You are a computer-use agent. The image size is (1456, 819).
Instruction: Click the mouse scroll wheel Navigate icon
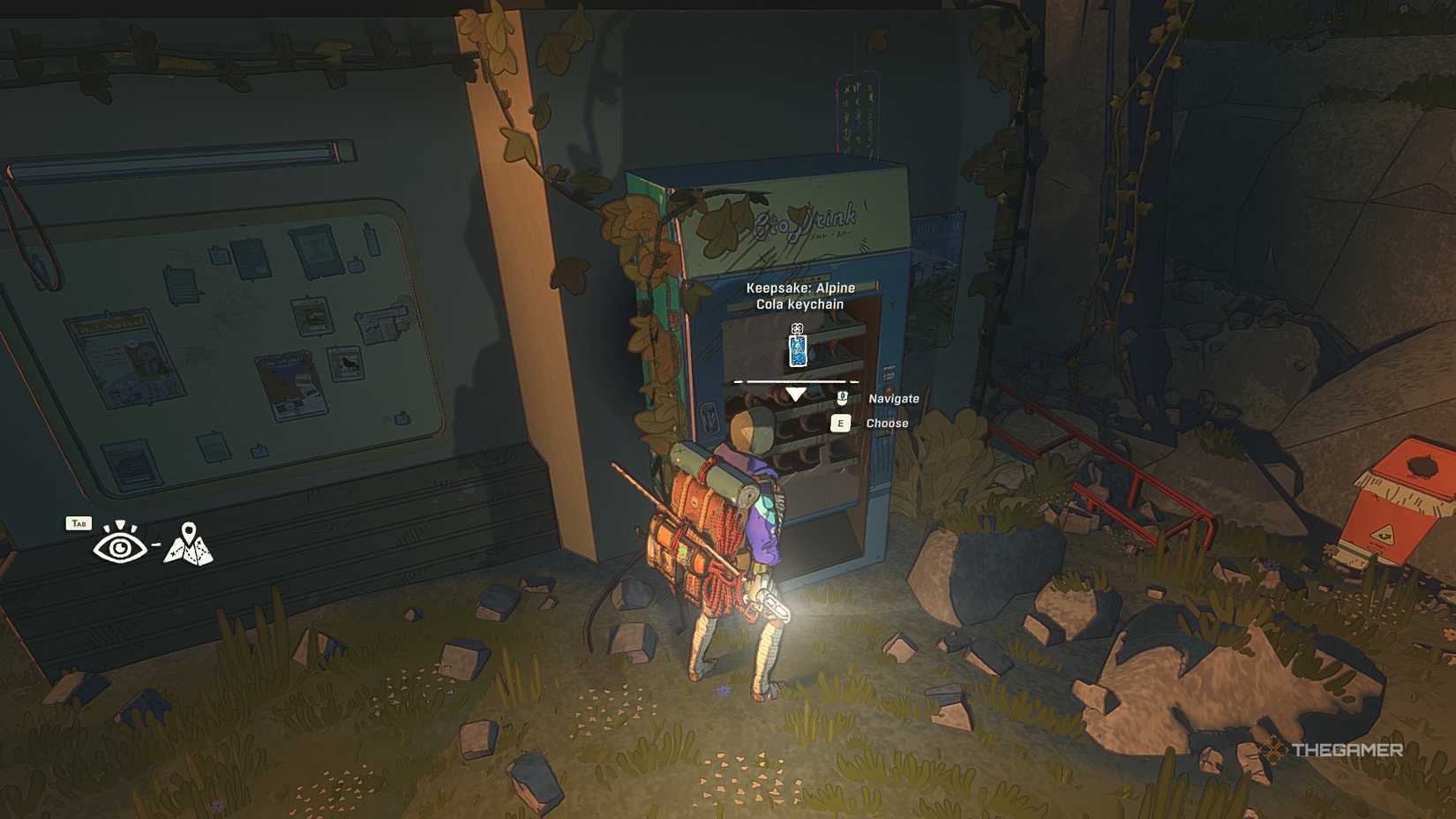click(843, 399)
